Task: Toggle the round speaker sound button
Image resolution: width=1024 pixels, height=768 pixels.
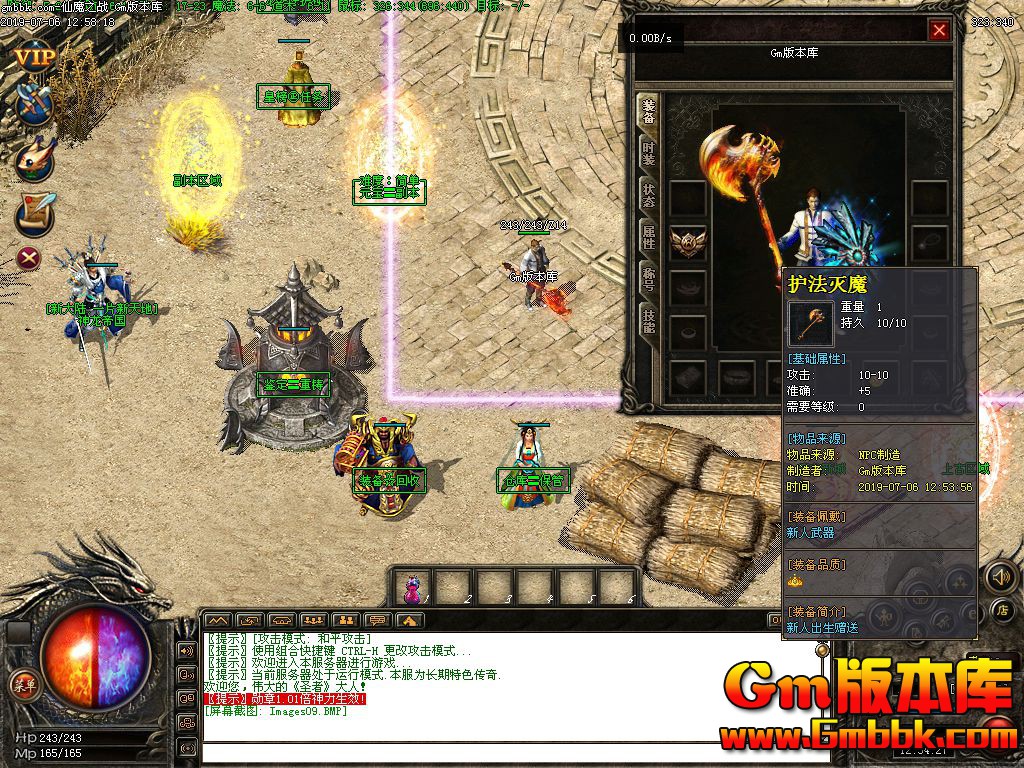Action: 1000,576
